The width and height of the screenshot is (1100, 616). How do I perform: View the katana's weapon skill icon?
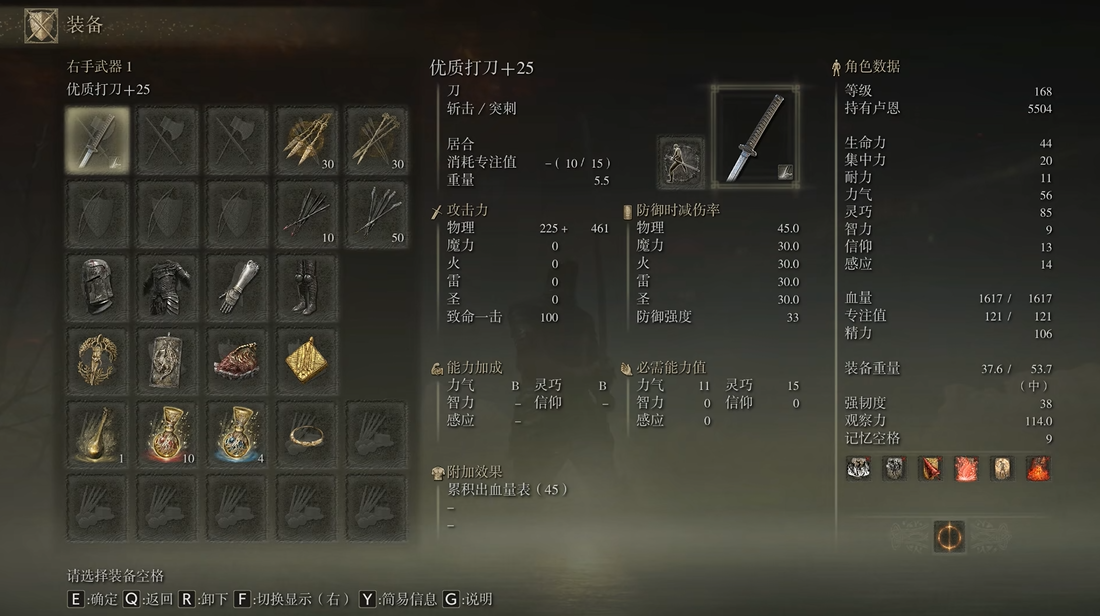coord(681,162)
